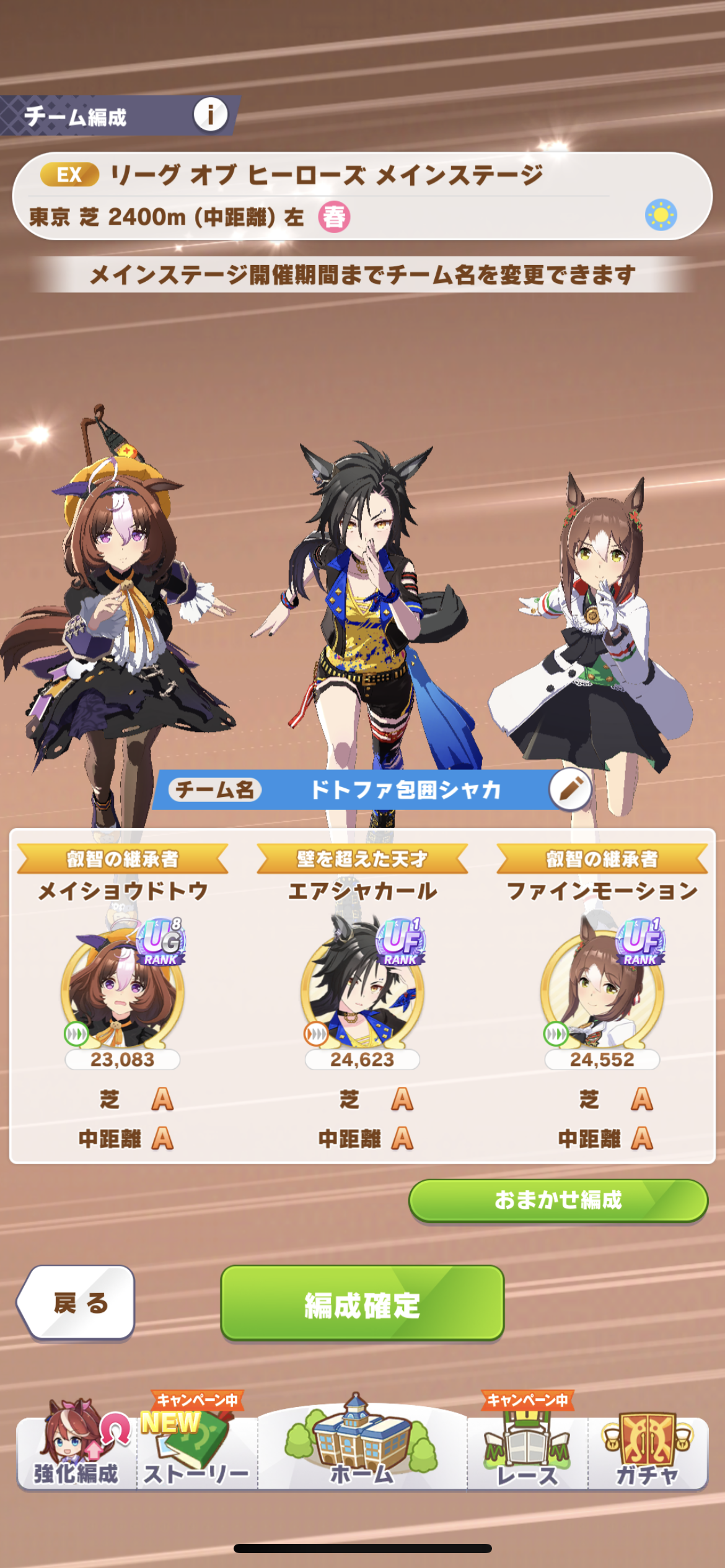Return to the ホーム screen

tap(362, 1450)
